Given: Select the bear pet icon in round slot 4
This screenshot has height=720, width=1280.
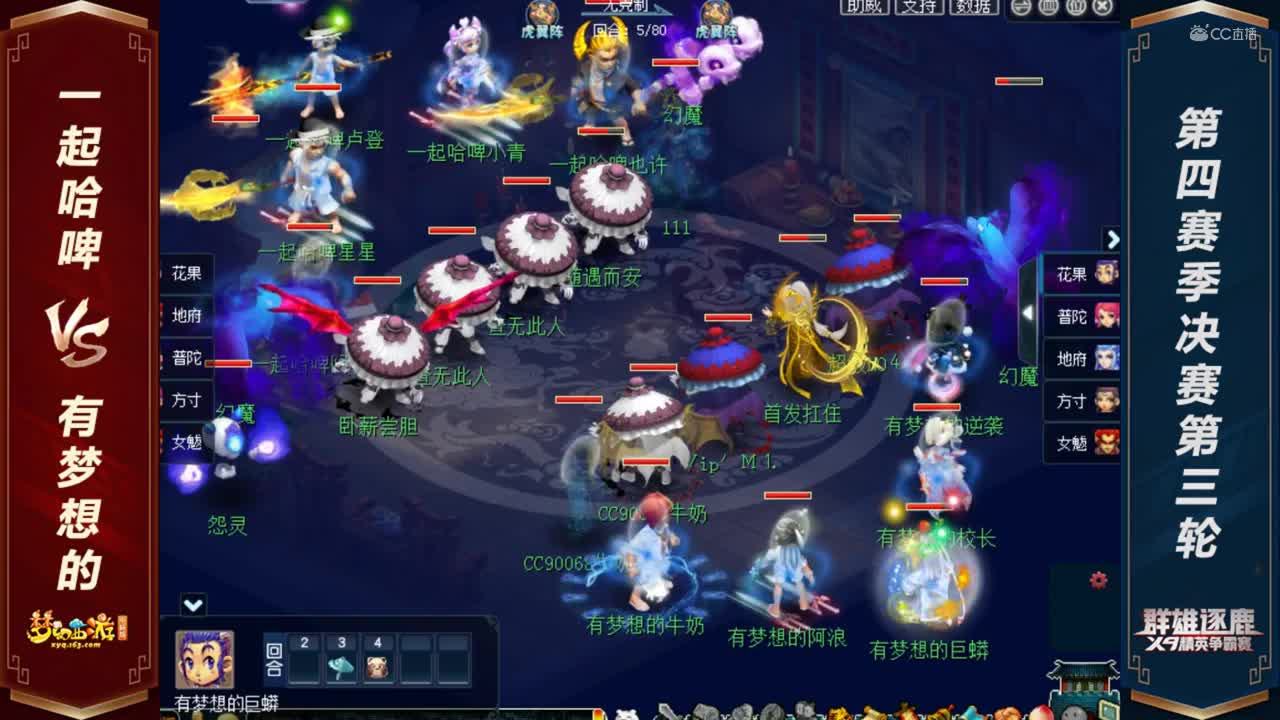Looking at the screenshot, I should click(377, 665).
